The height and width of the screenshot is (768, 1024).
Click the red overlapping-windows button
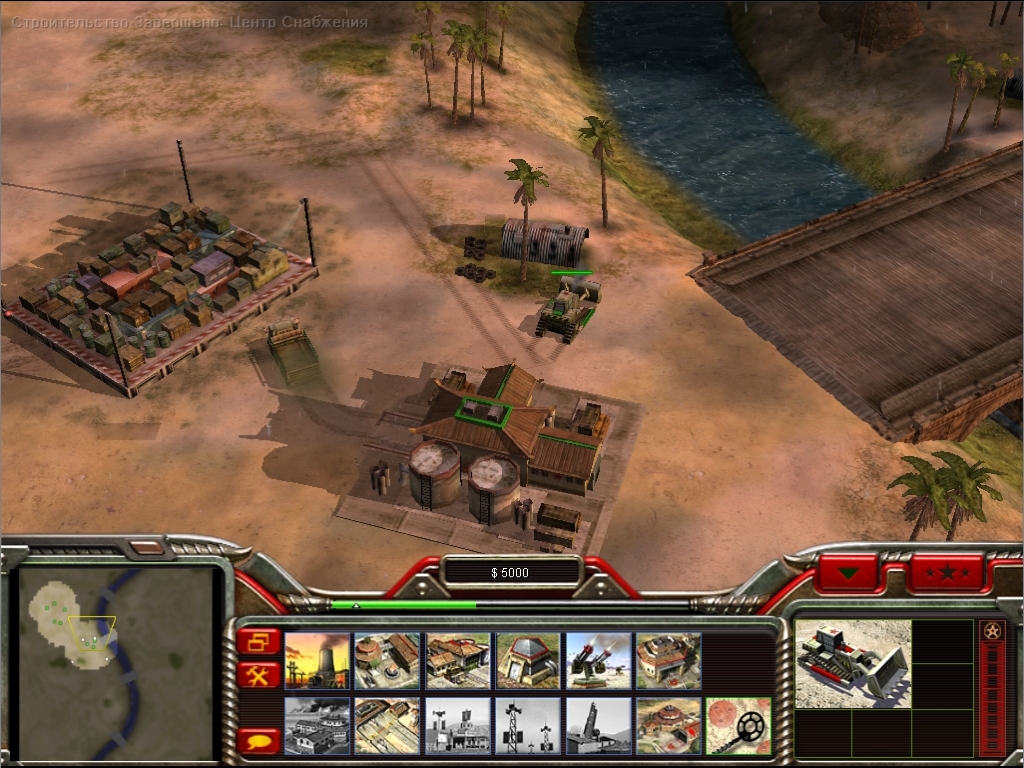click(x=259, y=640)
